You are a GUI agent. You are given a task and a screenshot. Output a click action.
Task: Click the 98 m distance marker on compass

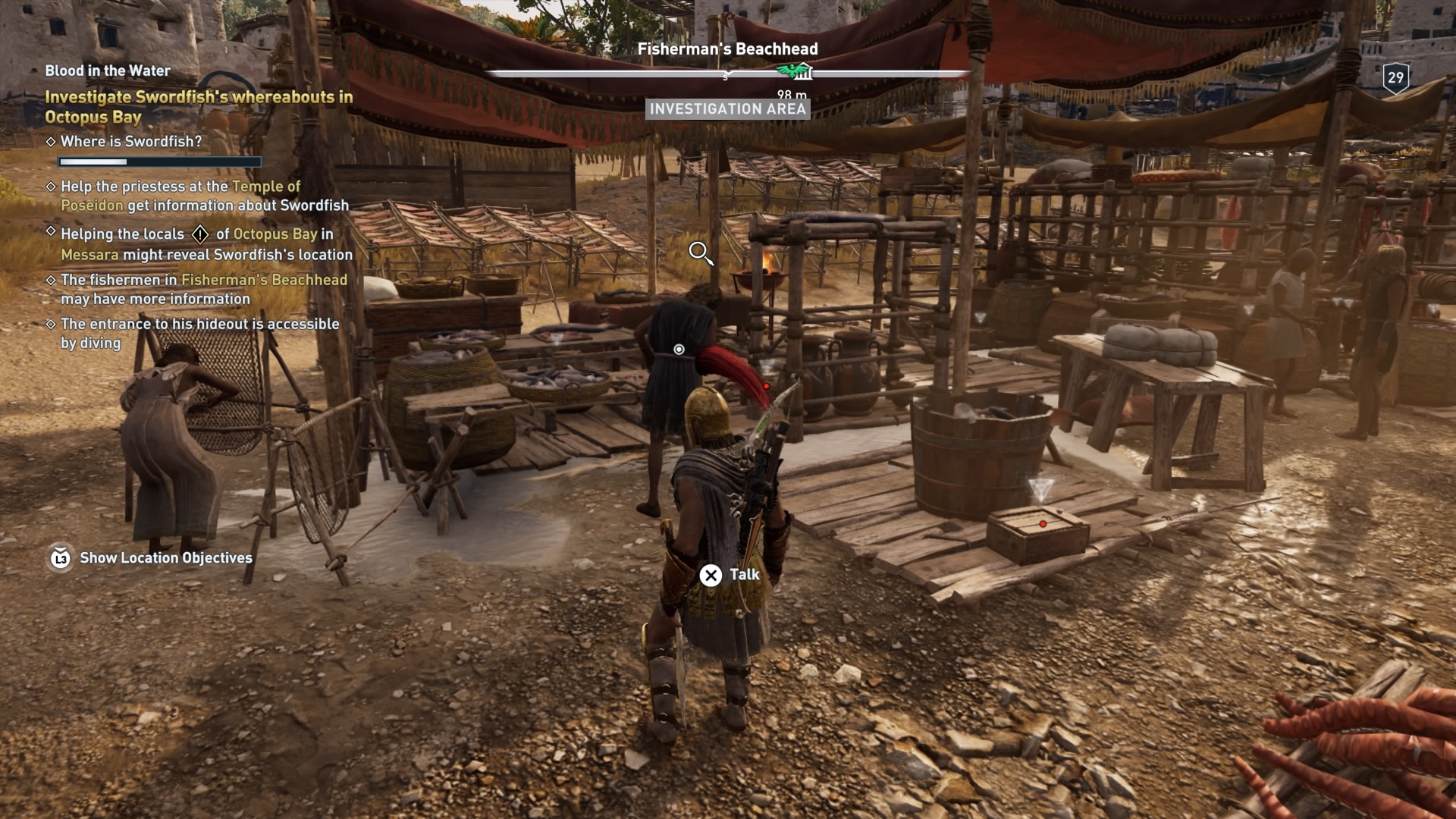[791, 96]
